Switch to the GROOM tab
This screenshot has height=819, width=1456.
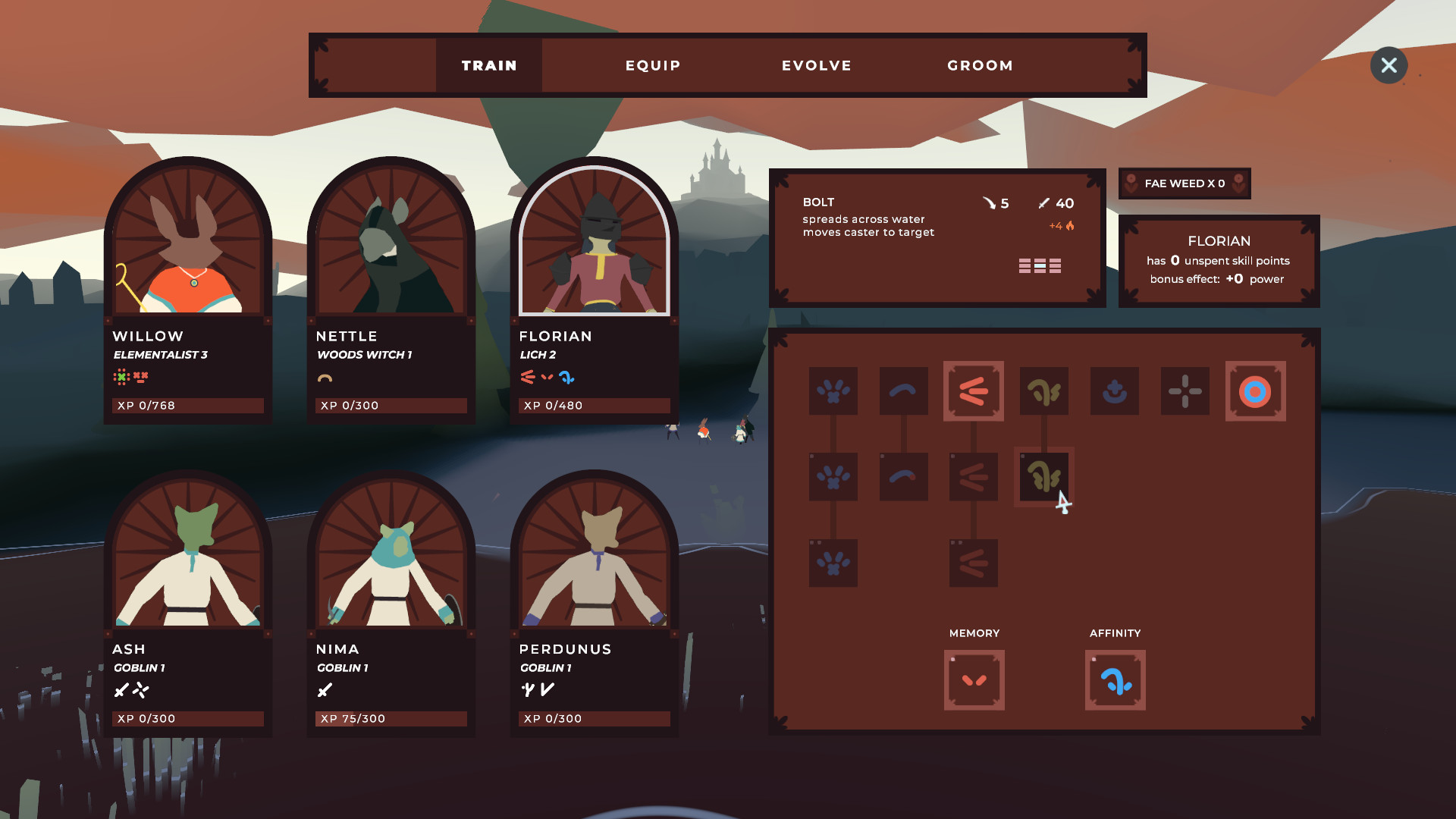tap(980, 65)
